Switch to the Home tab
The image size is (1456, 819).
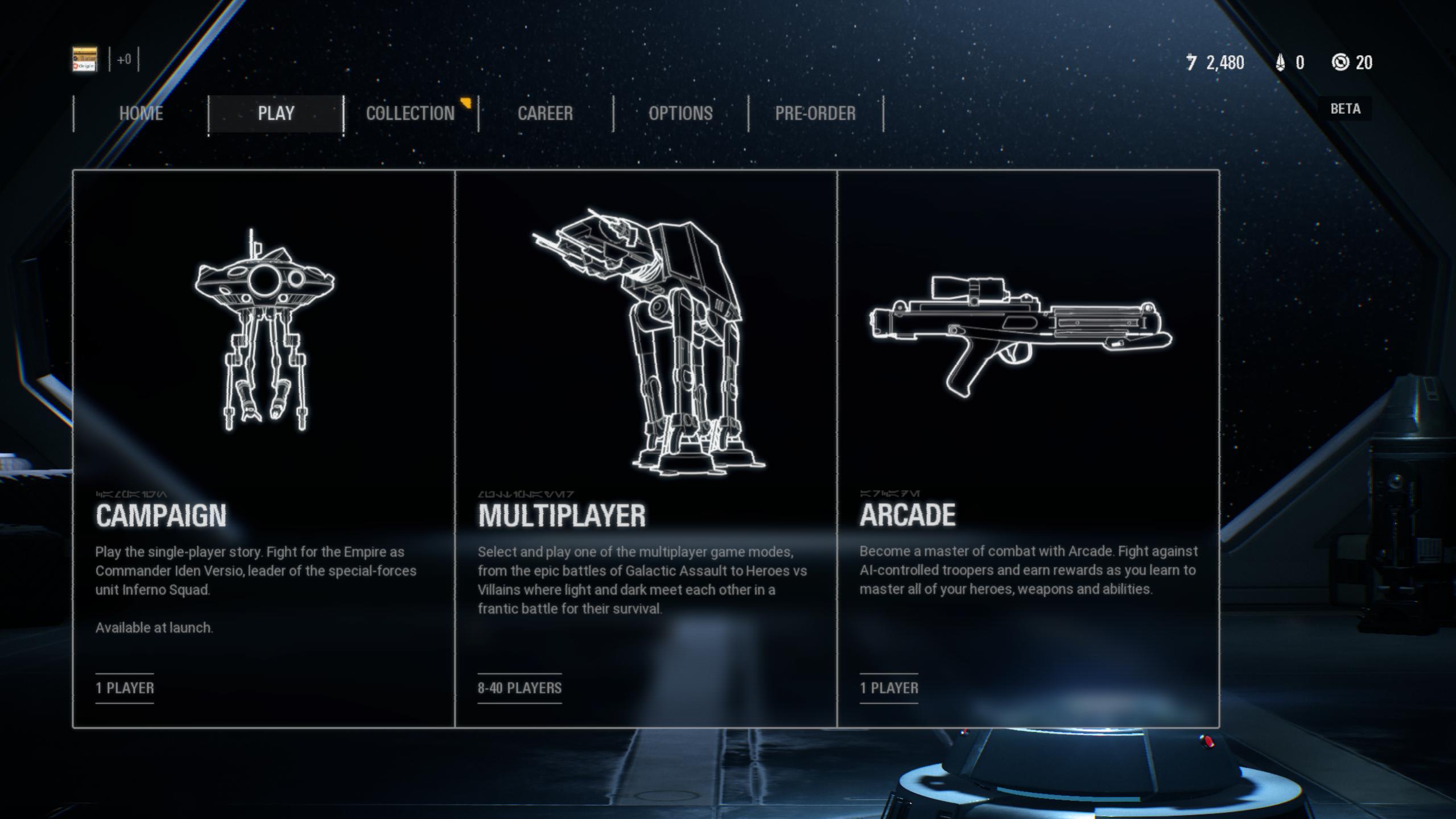[x=141, y=113]
